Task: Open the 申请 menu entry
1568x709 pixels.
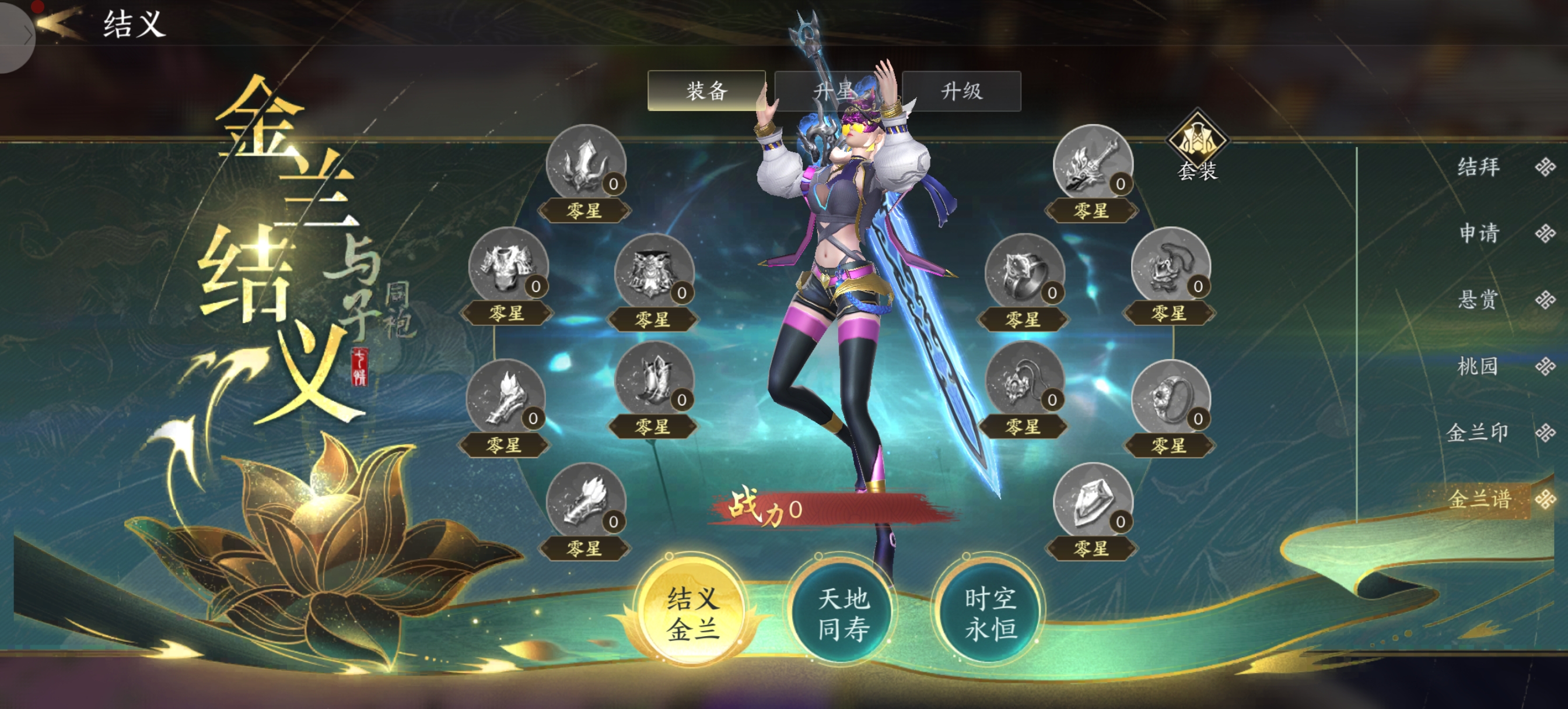Action: (1479, 233)
